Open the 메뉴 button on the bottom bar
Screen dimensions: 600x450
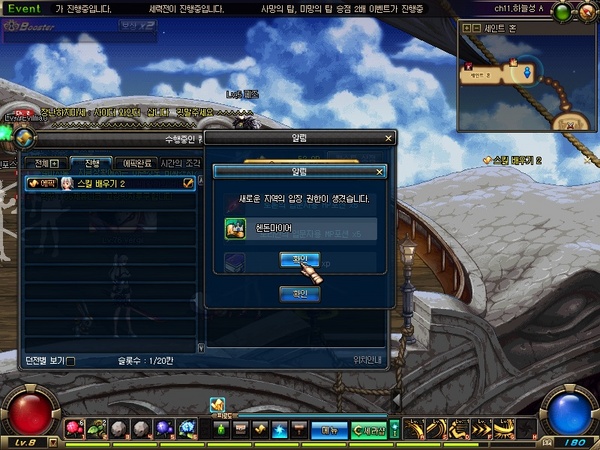[327, 430]
